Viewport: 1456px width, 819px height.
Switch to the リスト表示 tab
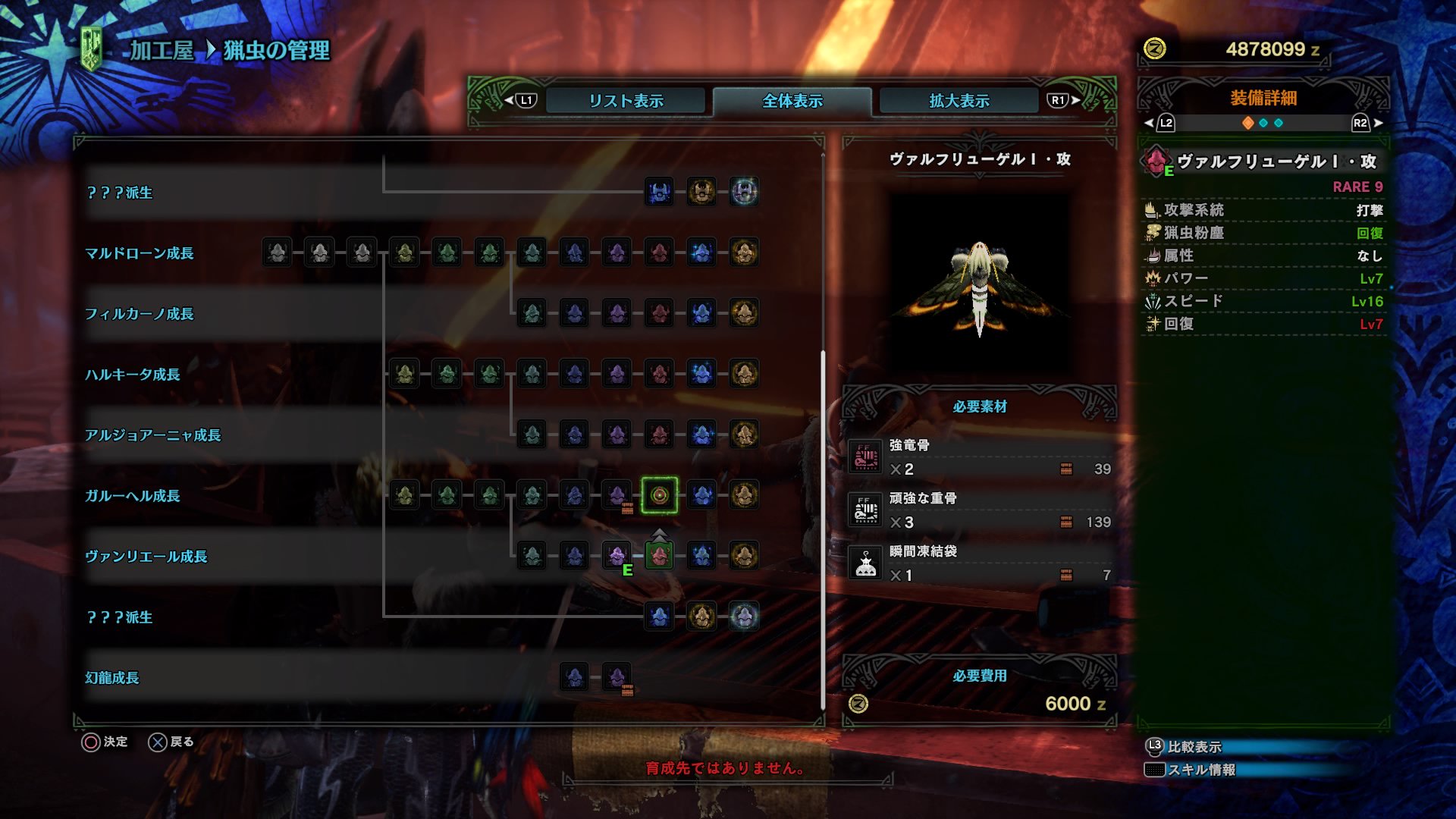(626, 99)
